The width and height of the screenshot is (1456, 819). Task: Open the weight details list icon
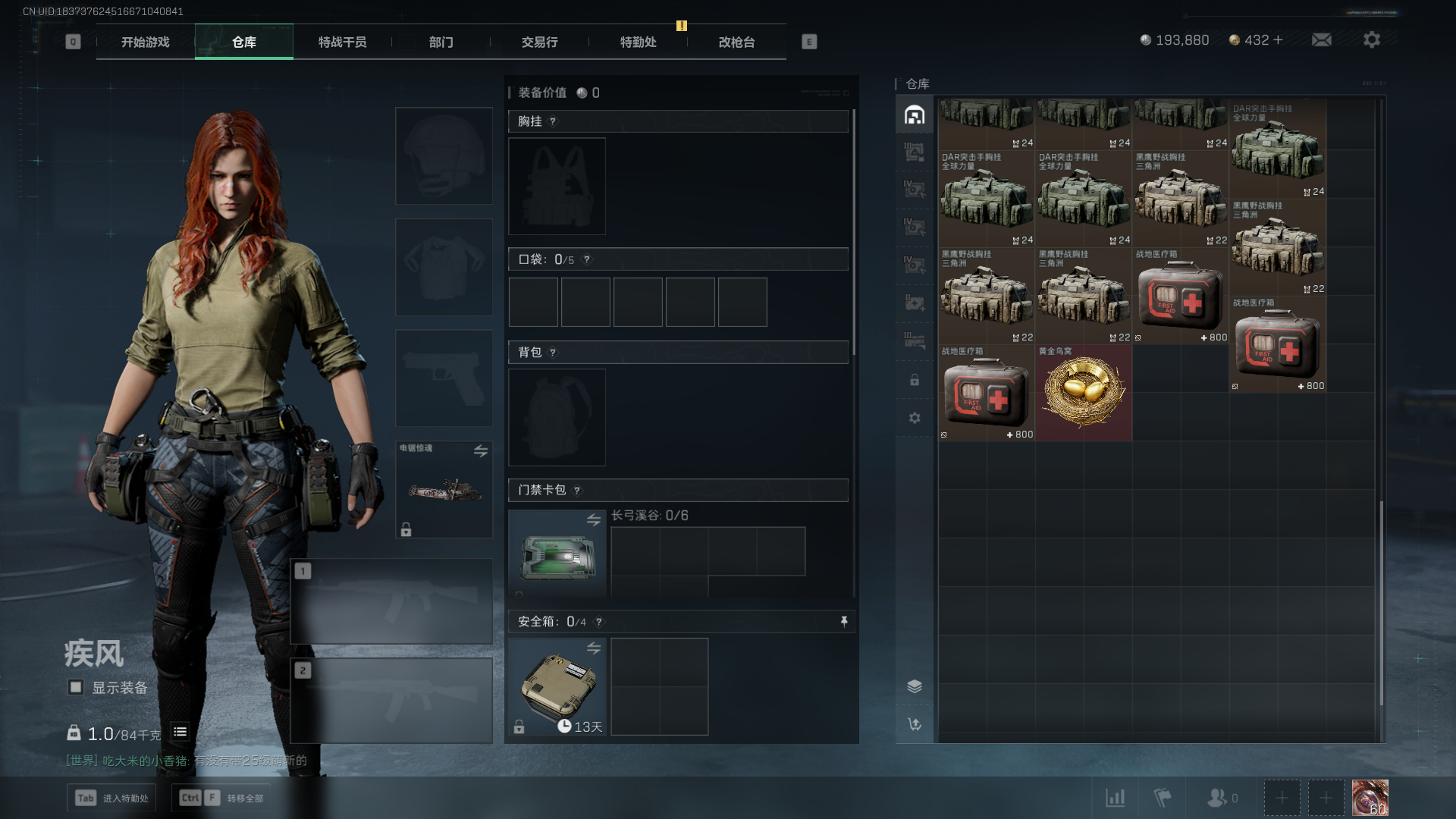click(x=180, y=732)
